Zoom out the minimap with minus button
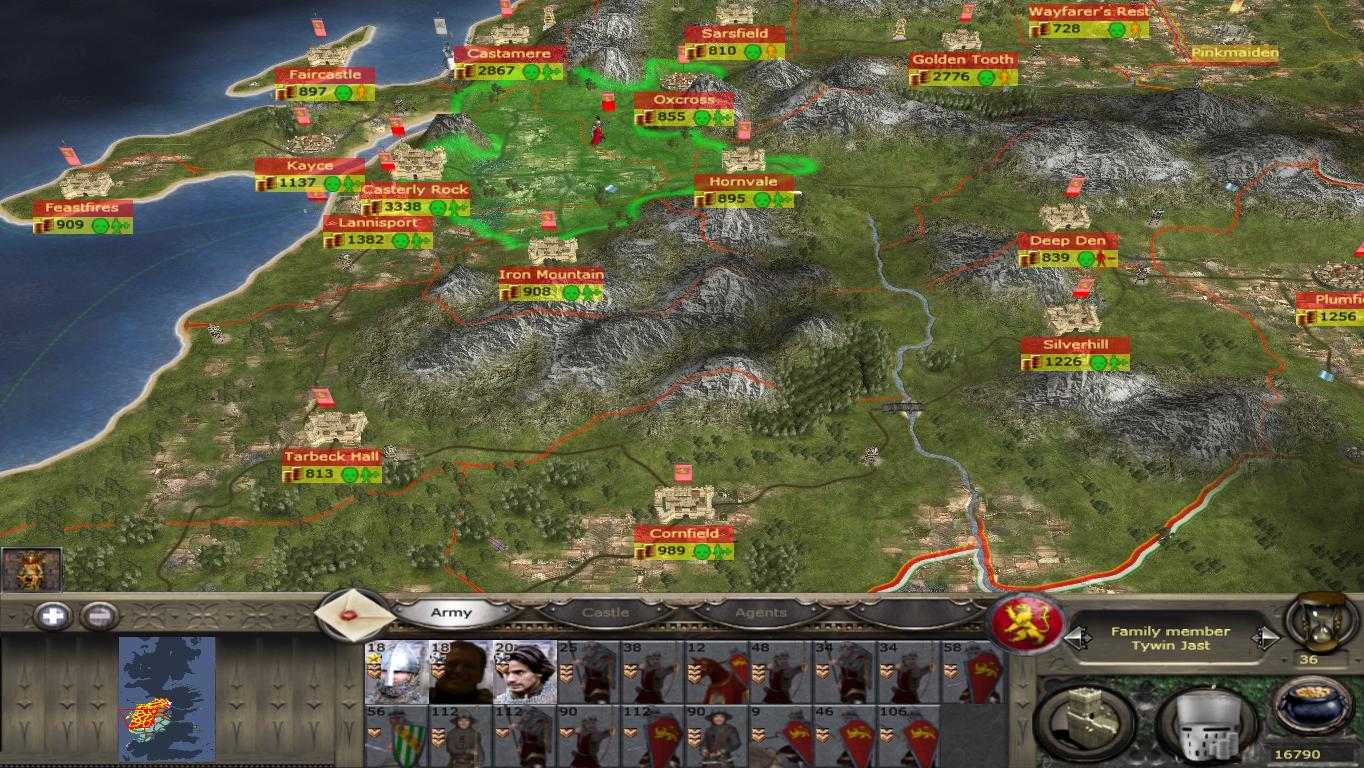 pyautogui.click(x=98, y=616)
